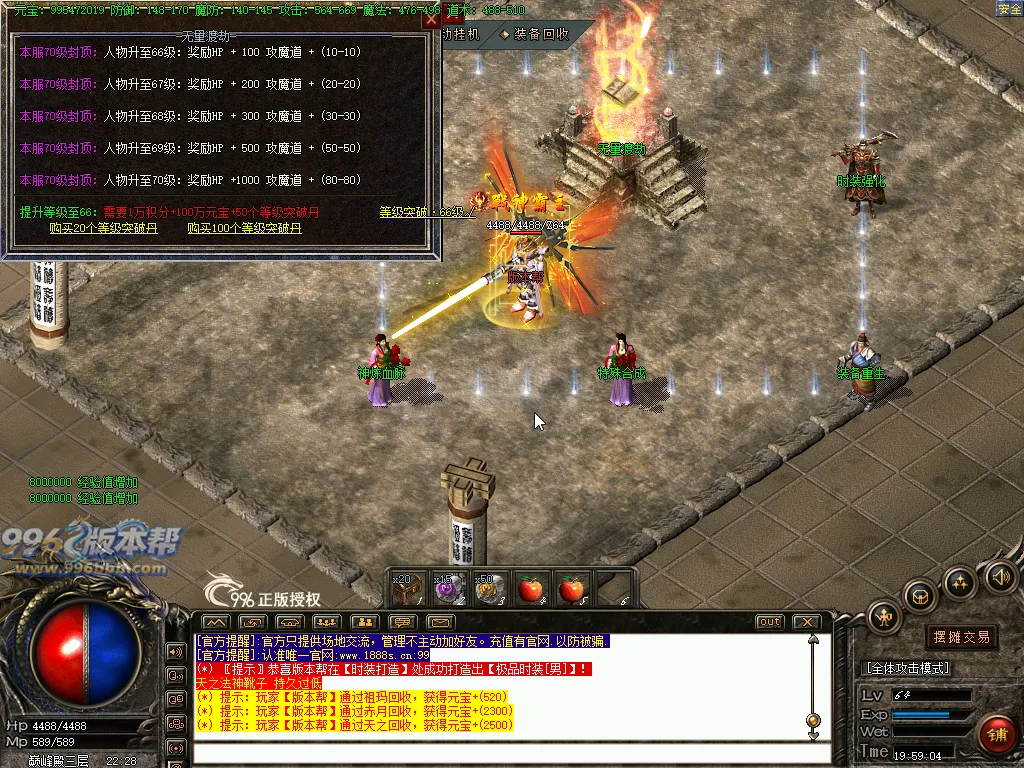Use the purple orb item with x15 stack
Screen dimensions: 1024x768
pos(449,589)
